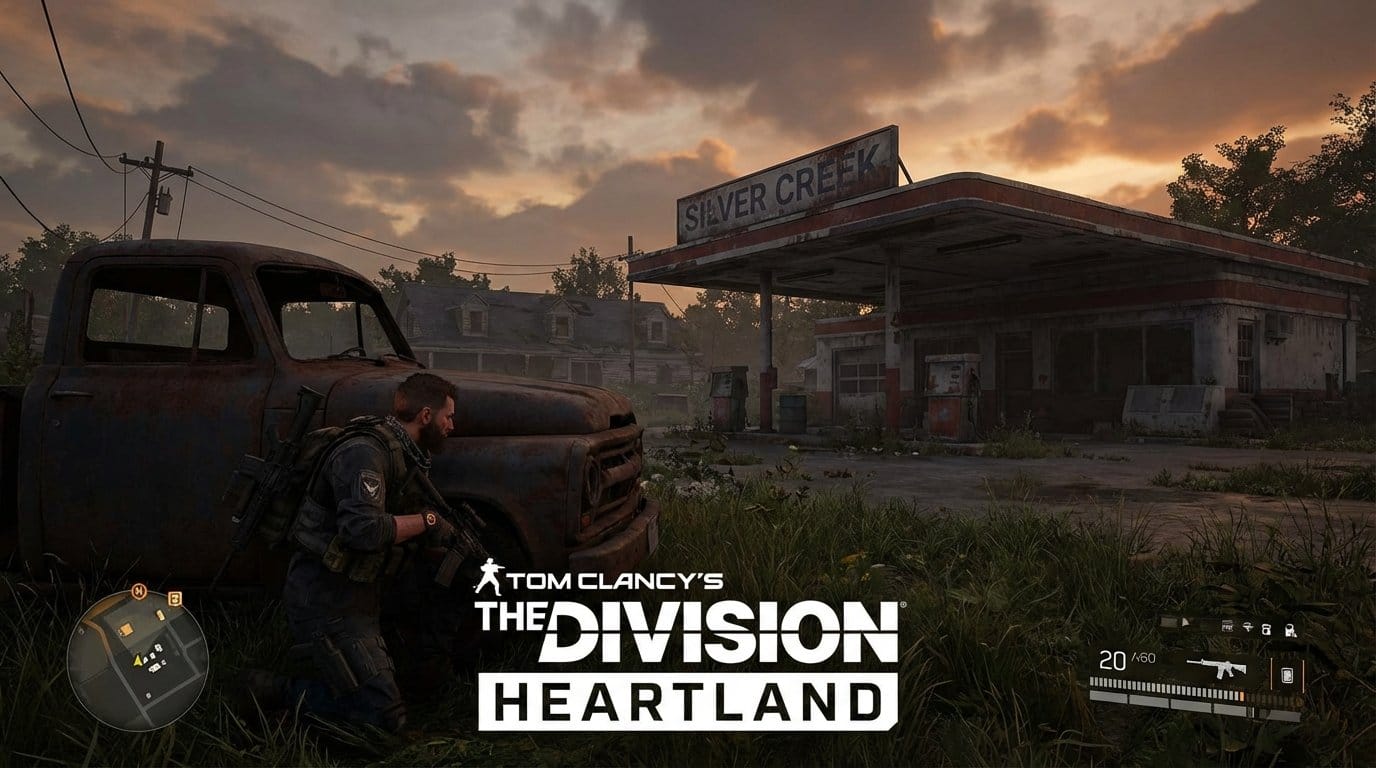1376x768 pixels.
Task: Select the signal flare icon in the HUD
Action: [x=1249, y=628]
